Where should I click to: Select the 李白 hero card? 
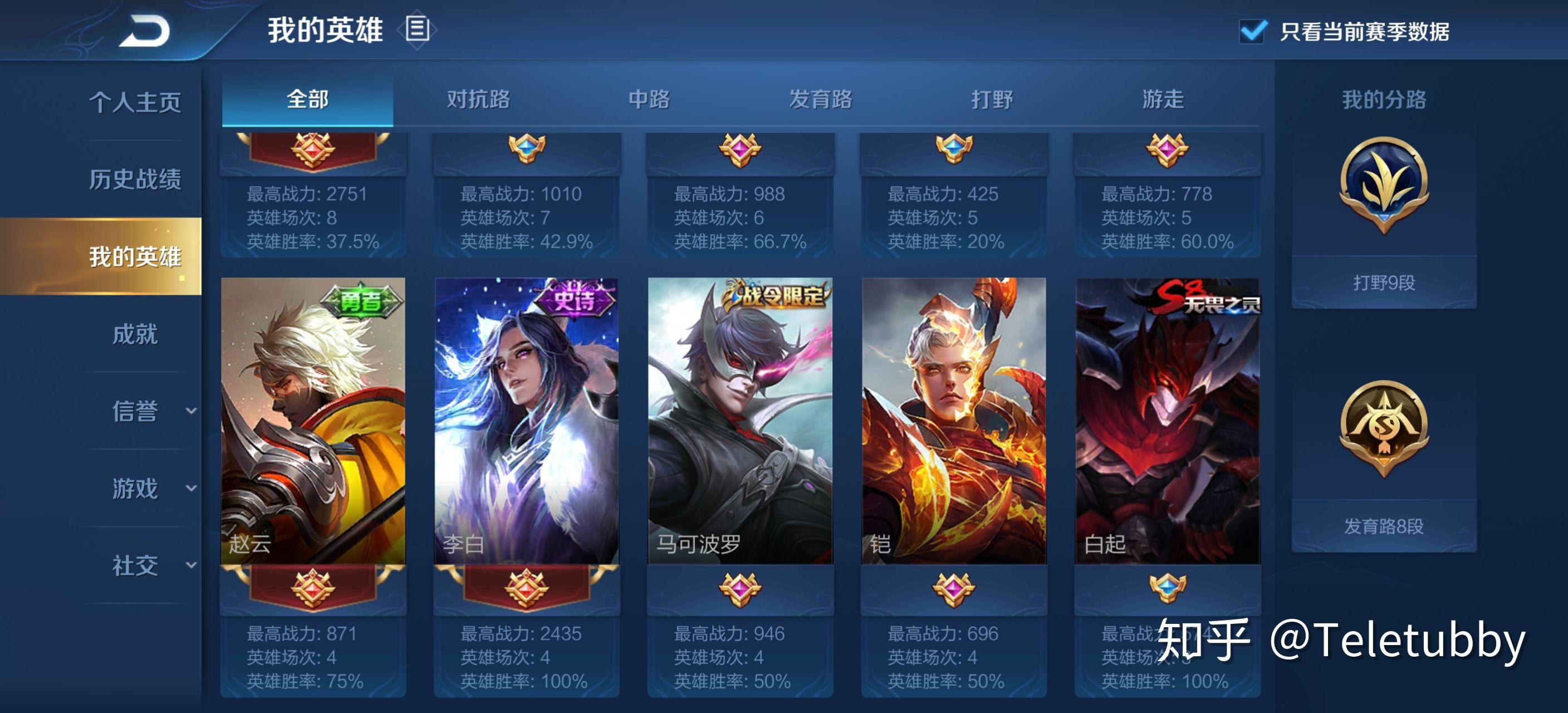tap(527, 420)
